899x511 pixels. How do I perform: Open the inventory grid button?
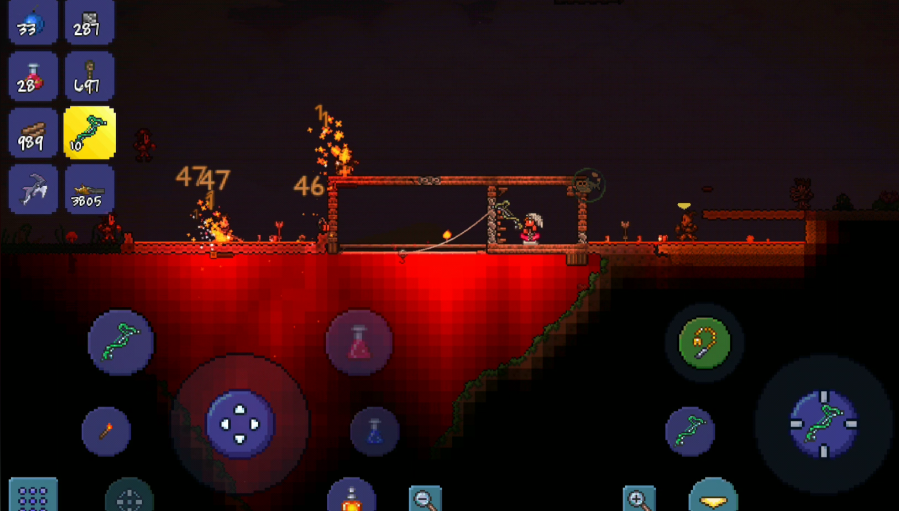click(x=33, y=497)
